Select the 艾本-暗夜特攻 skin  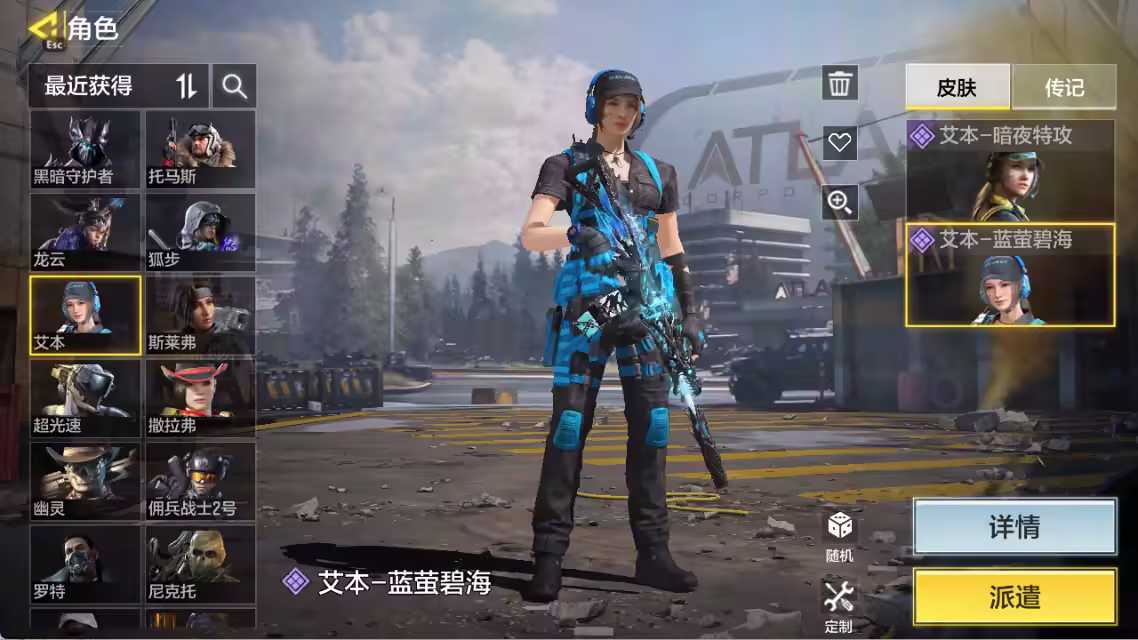pos(1010,170)
